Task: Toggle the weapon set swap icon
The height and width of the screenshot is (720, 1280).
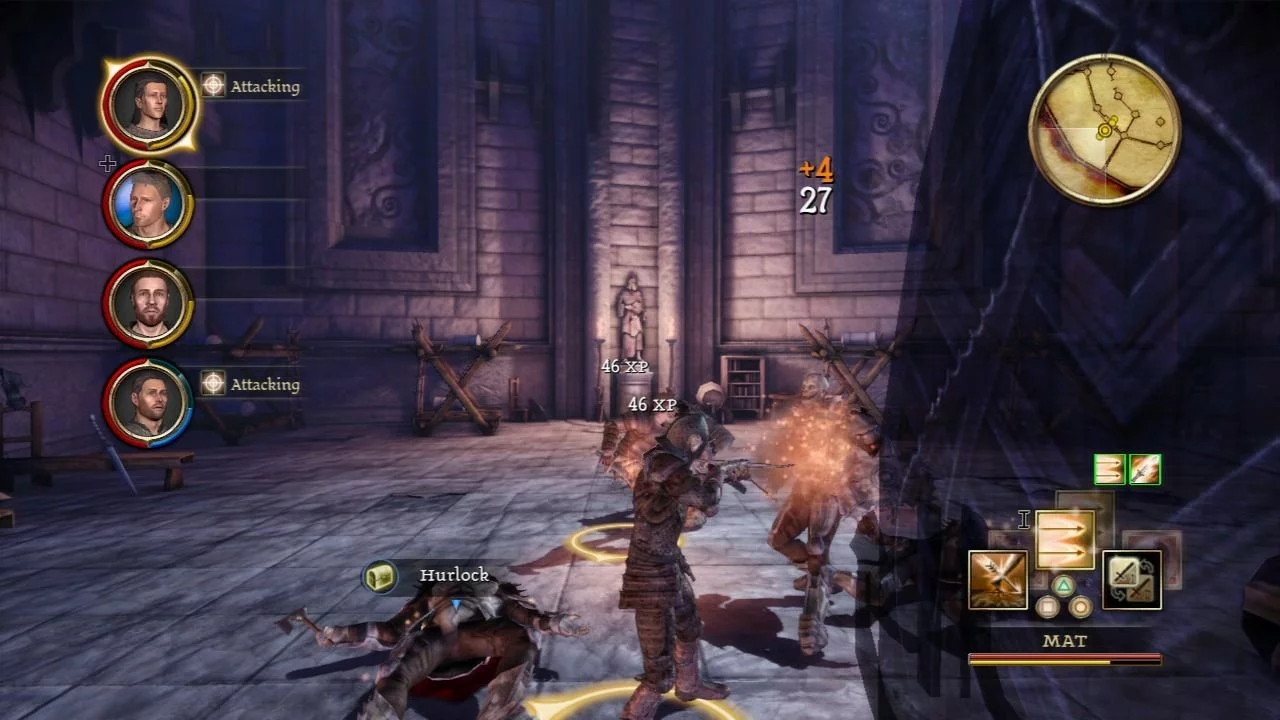Action: coord(1132,579)
